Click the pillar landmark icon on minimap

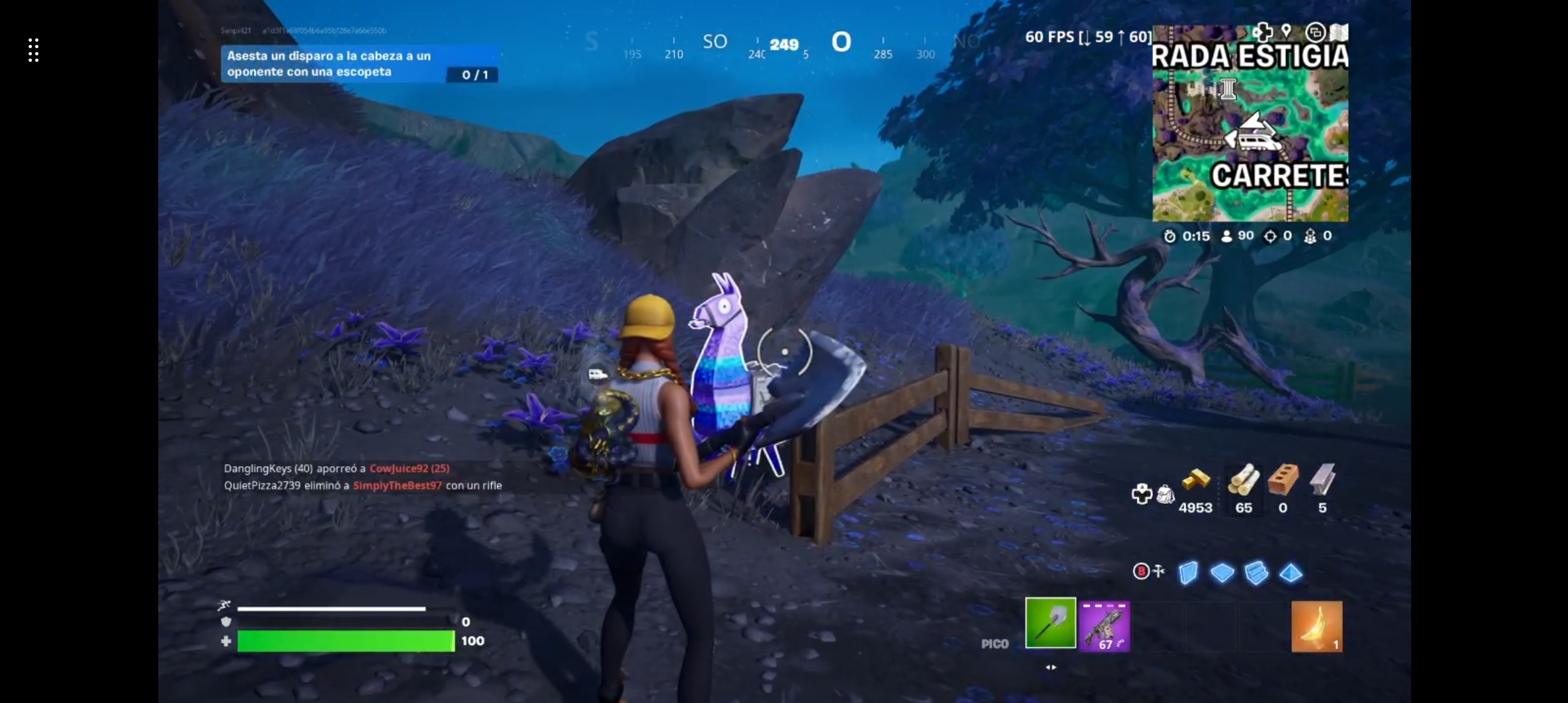pos(1228,89)
